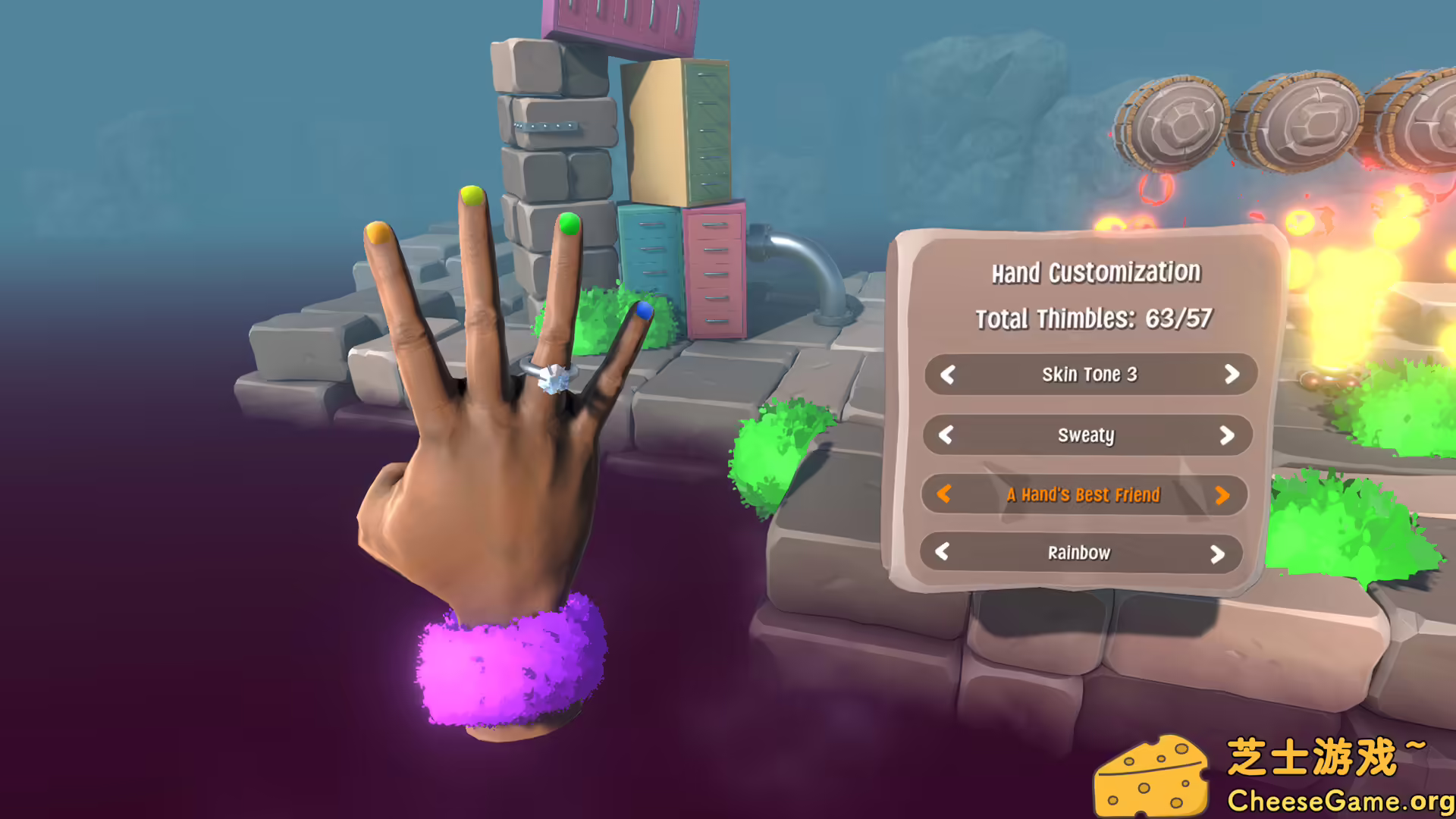Viewport: 1456px width, 819px height.
Task: Cycle forward from the Sweaty option
Action: [x=1227, y=436]
